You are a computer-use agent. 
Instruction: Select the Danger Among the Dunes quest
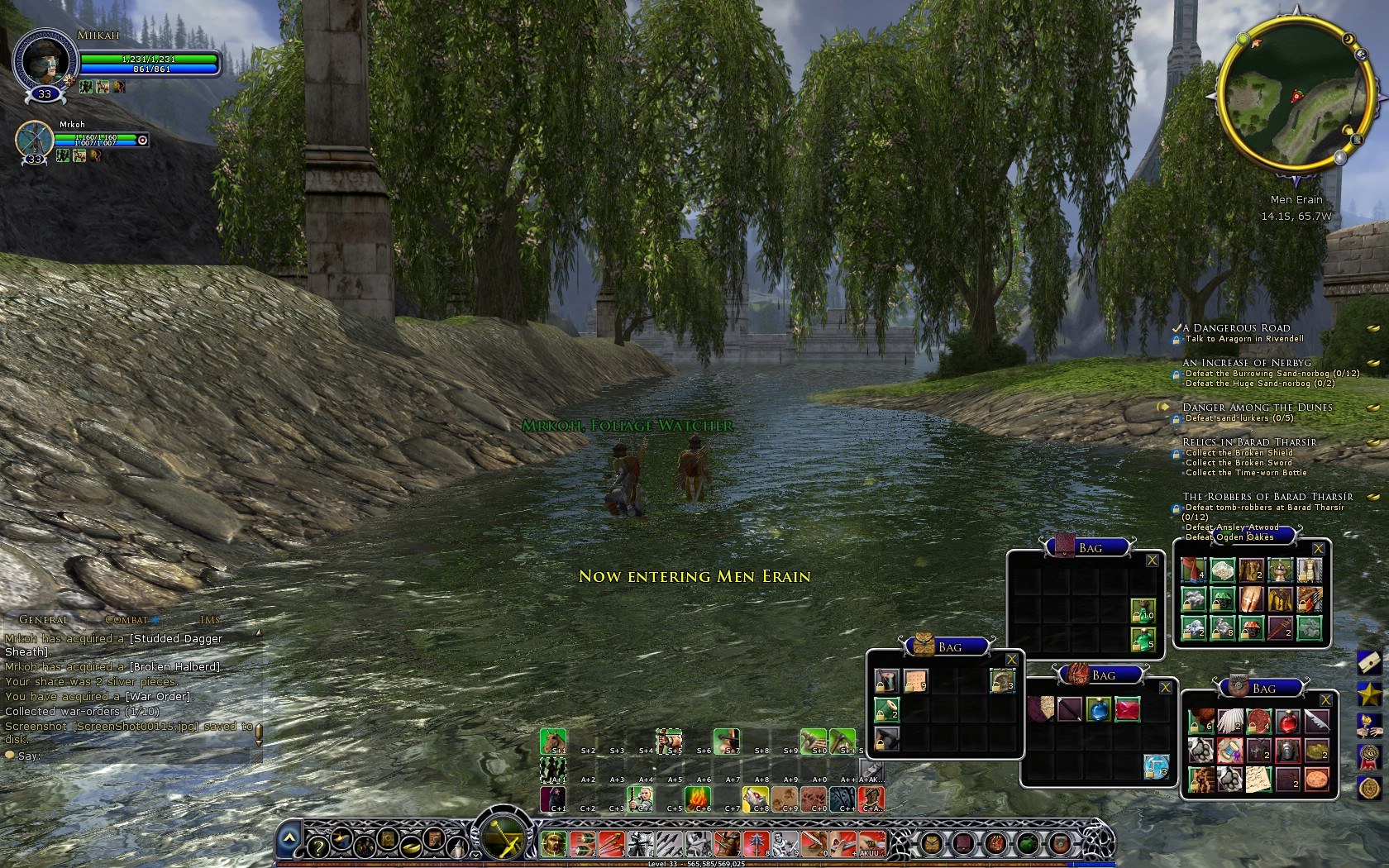pos(1257,408)
